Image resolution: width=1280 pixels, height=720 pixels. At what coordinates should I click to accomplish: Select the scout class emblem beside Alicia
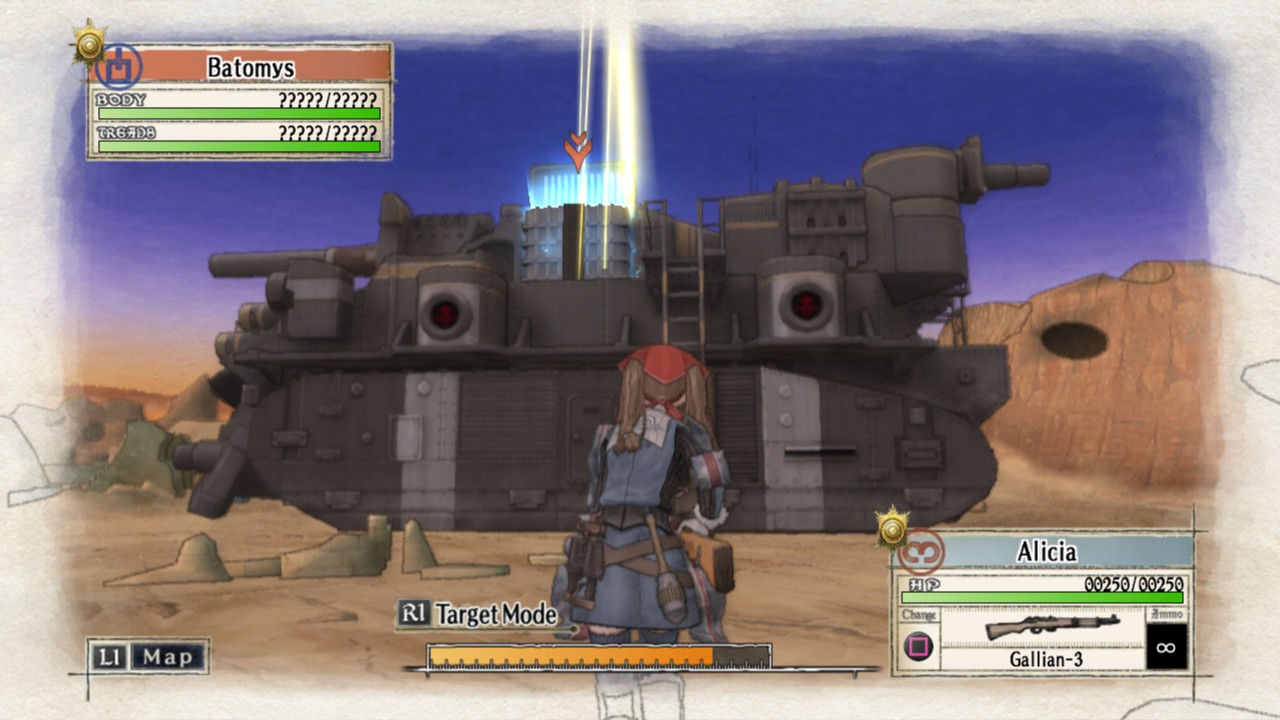pos(922,552)
